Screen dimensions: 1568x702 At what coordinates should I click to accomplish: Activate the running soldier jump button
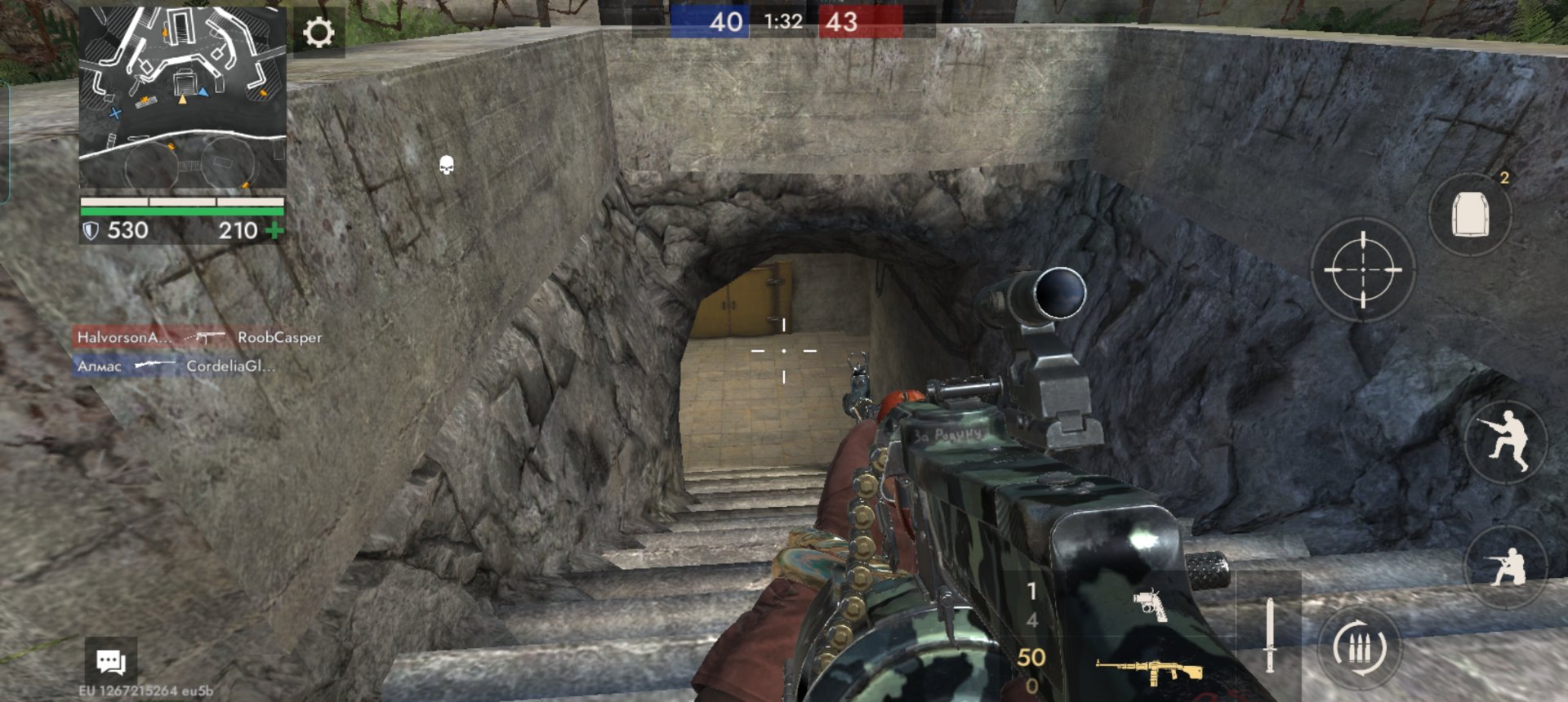(x=1507, y=442)
